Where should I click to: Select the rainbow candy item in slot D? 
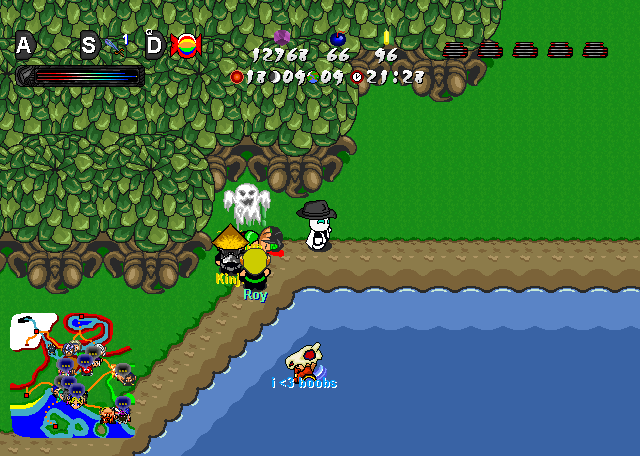coord(185,45)
